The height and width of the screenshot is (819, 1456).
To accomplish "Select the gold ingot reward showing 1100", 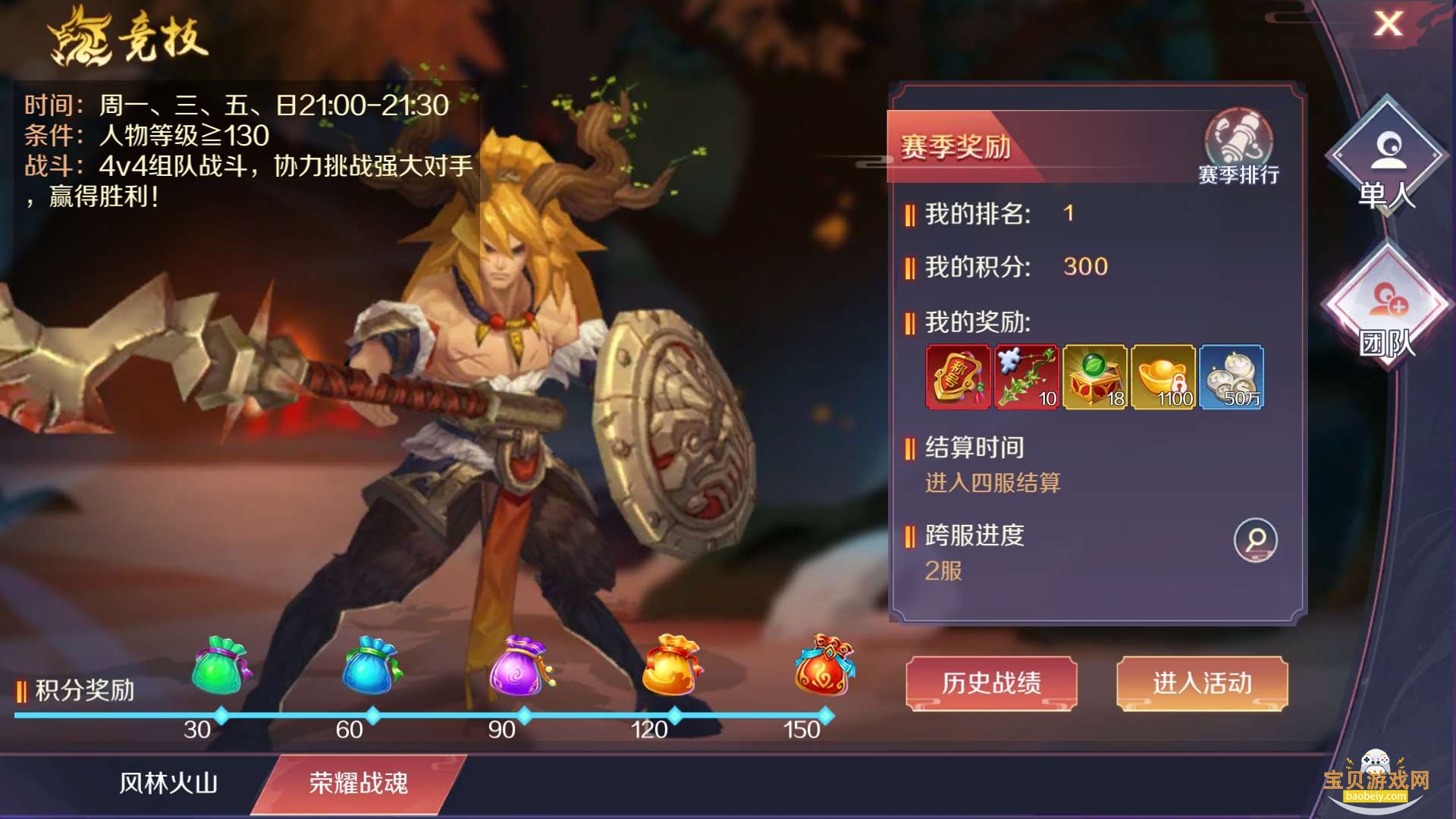I will tap(1162, 377).
